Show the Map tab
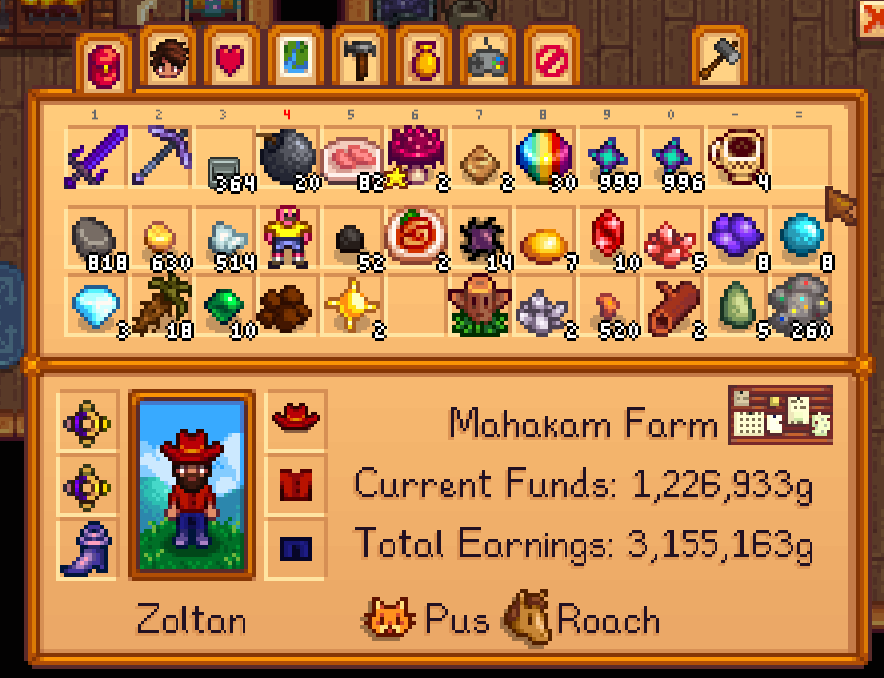Screen dimensions: 884x678 [294, 62]
